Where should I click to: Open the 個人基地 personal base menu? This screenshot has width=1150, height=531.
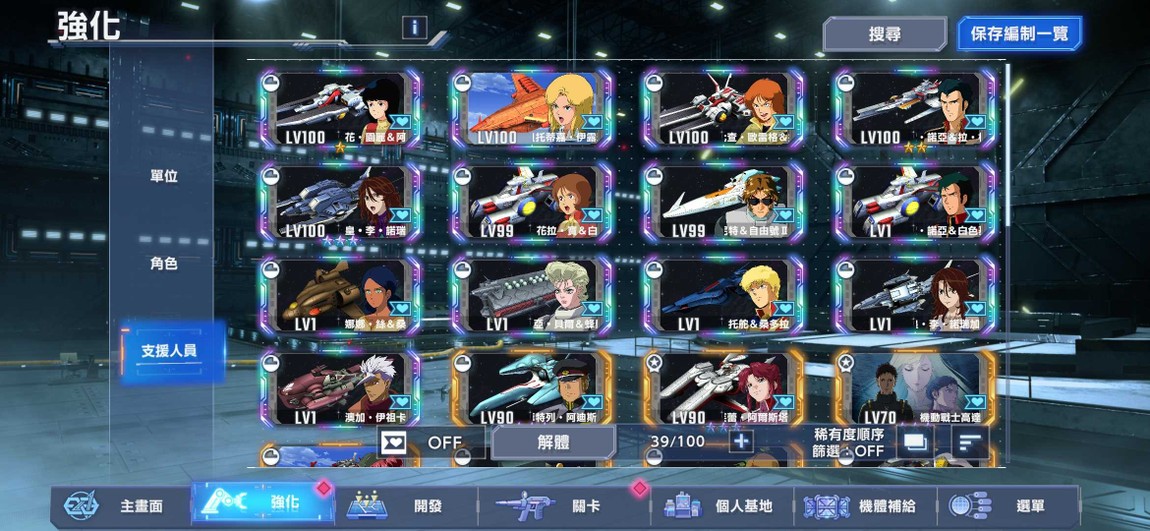click(x=722, y=506)
